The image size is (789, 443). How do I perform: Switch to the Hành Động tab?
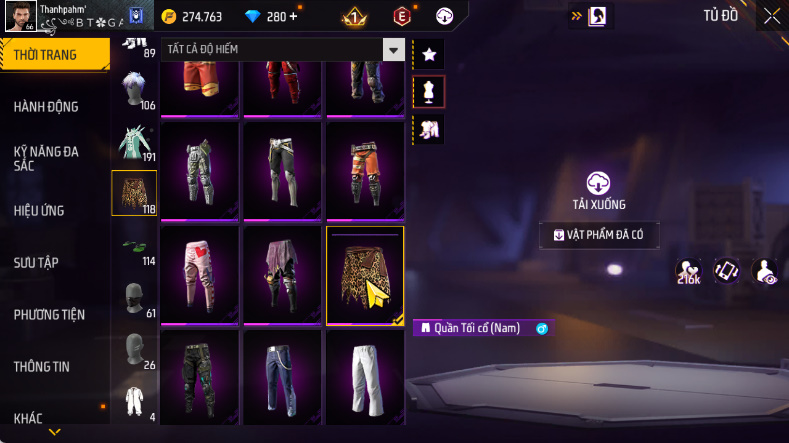pyautogui.click(x=46, y=107)
